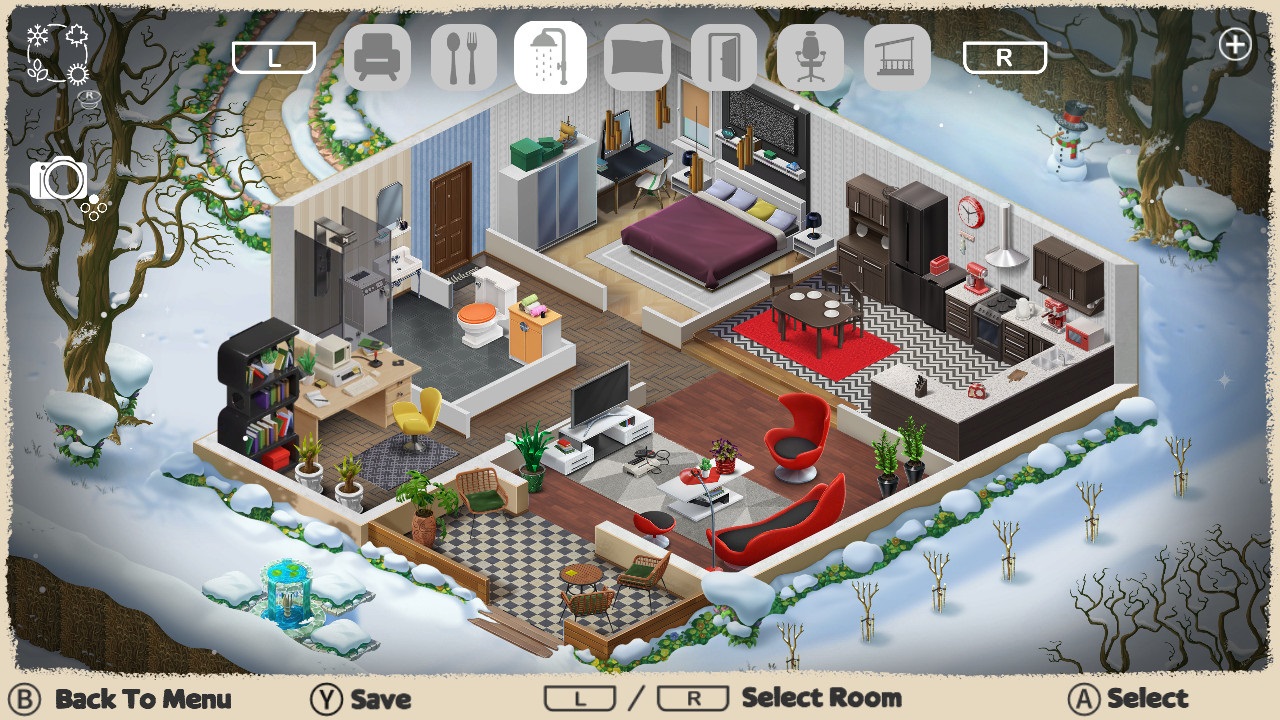Select the balcony icon on the top bar

click(895, 57)
